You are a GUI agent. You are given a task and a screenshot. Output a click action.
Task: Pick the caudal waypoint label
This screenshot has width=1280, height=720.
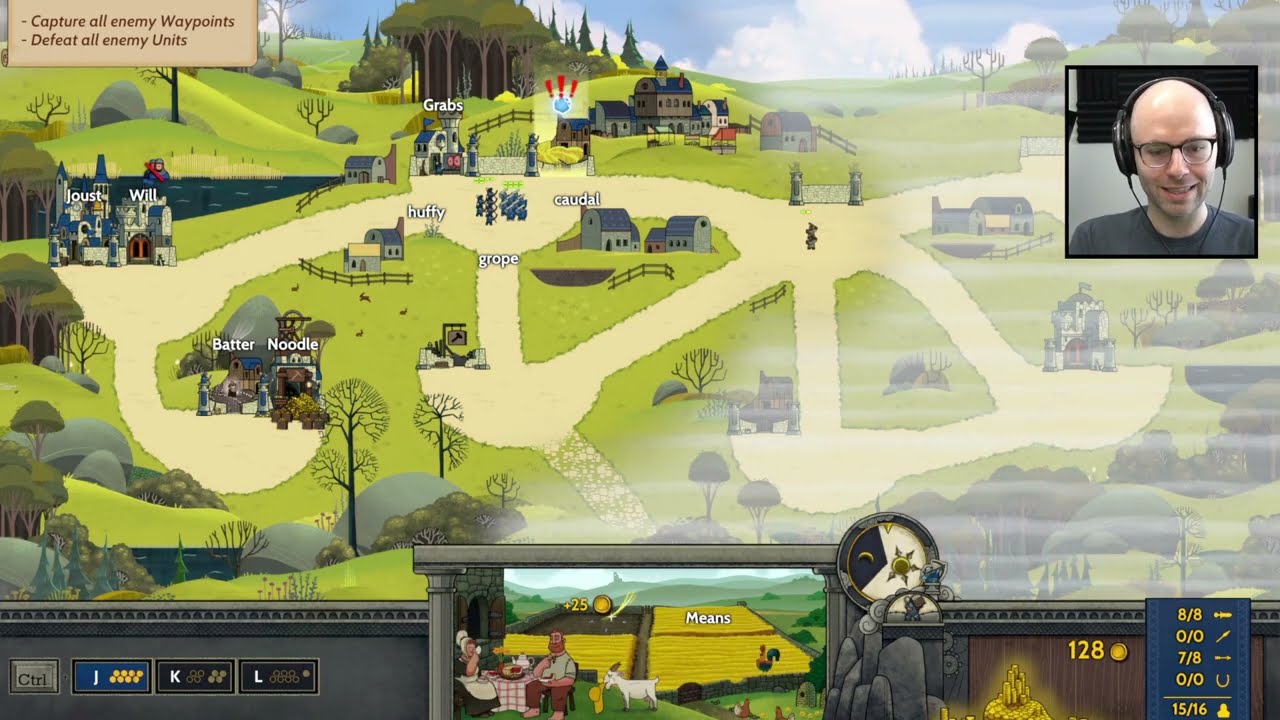[x=576, y=199]
